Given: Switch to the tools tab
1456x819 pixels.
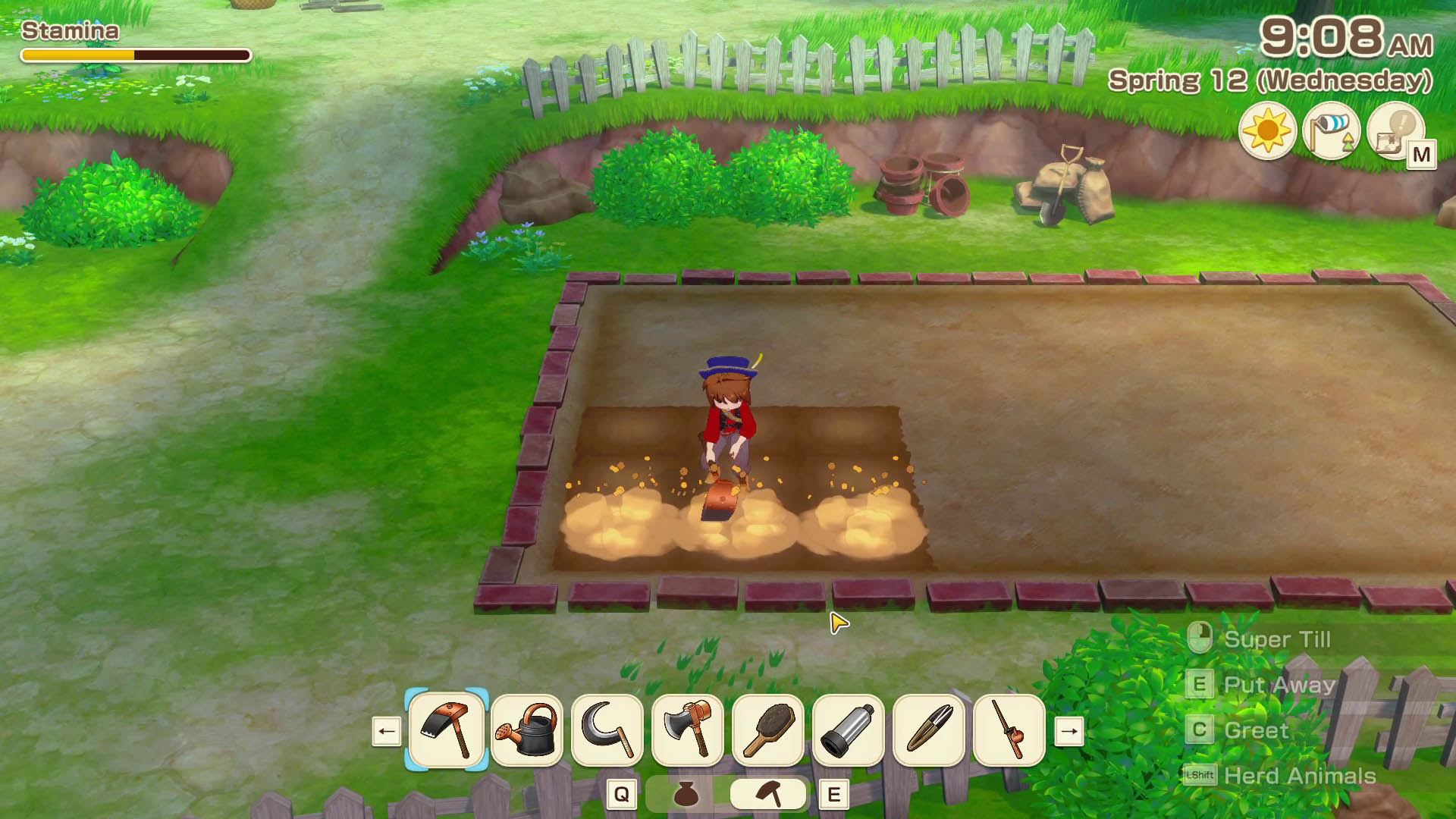Looking at the screenshot, I should [768, 794].
